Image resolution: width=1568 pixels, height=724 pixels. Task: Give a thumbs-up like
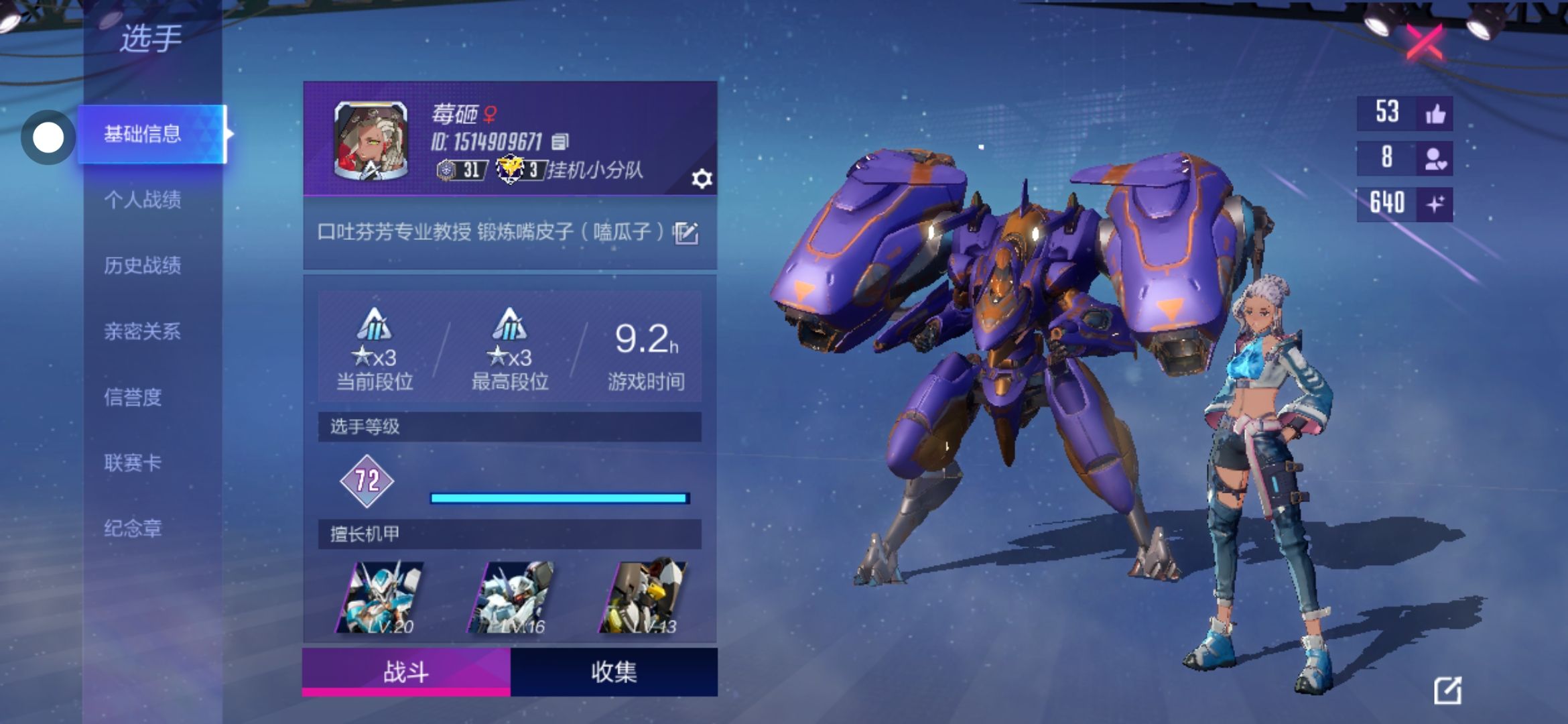[1435, 114]
